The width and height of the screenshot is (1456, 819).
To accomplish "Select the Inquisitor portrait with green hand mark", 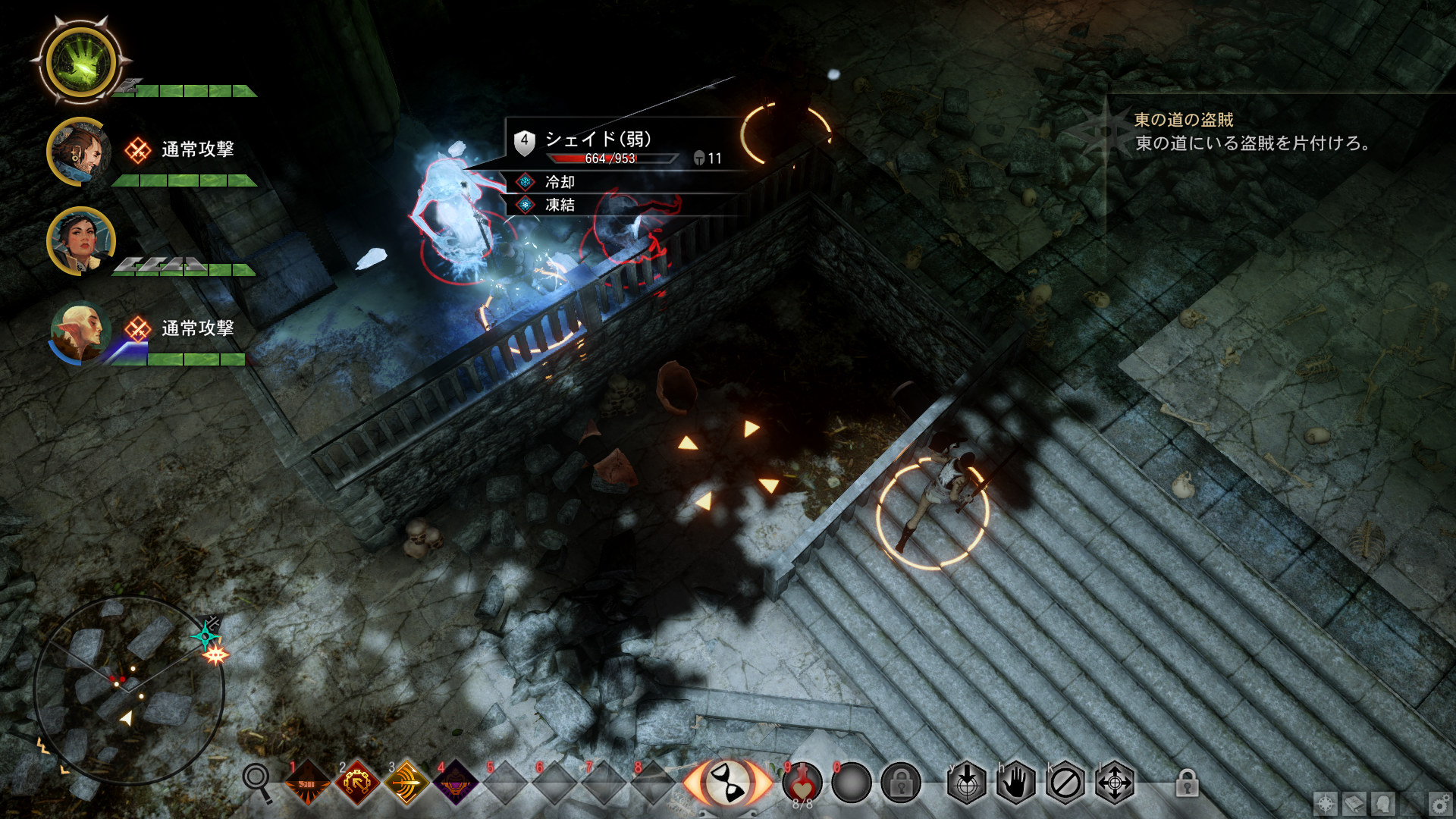I will coord(80,61).
